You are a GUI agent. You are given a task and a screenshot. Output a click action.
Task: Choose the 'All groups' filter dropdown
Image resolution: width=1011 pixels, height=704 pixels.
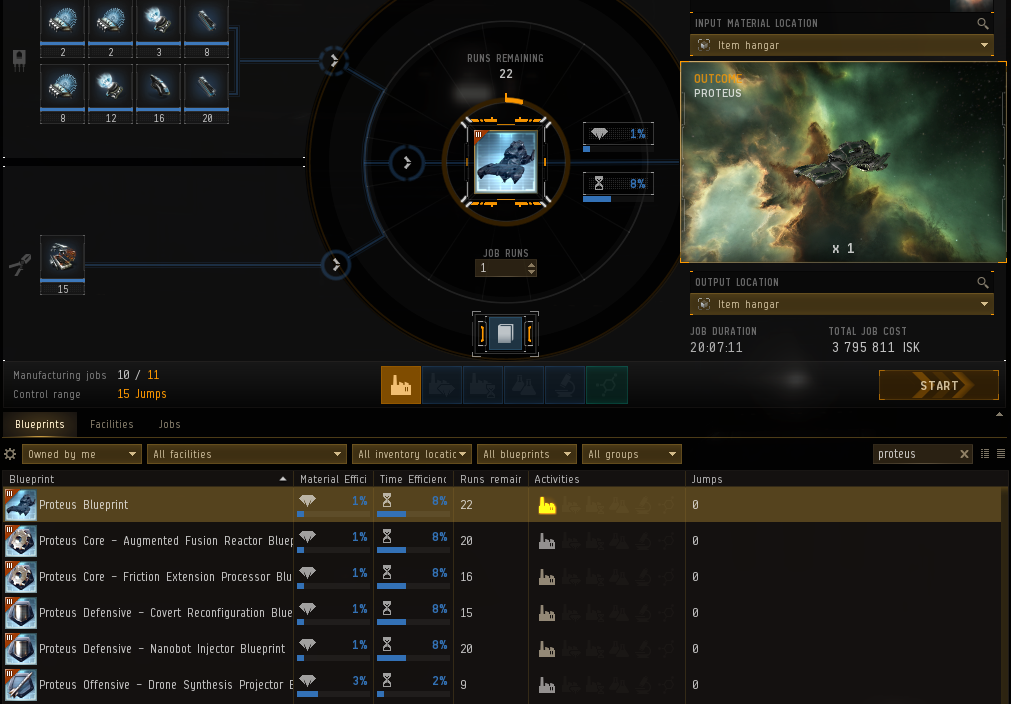click(x=631, y=454)
